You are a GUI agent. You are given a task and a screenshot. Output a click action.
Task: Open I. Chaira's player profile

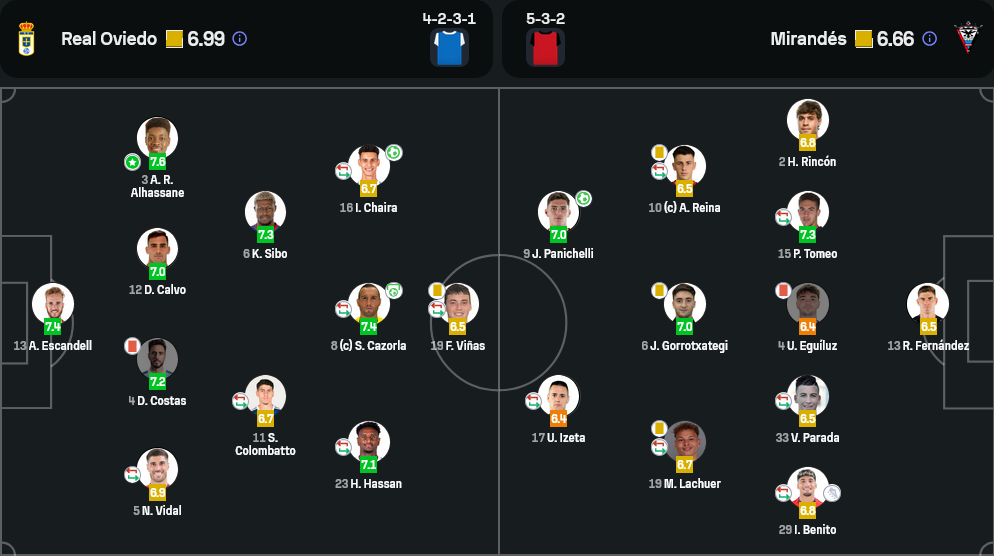point(368,167)
